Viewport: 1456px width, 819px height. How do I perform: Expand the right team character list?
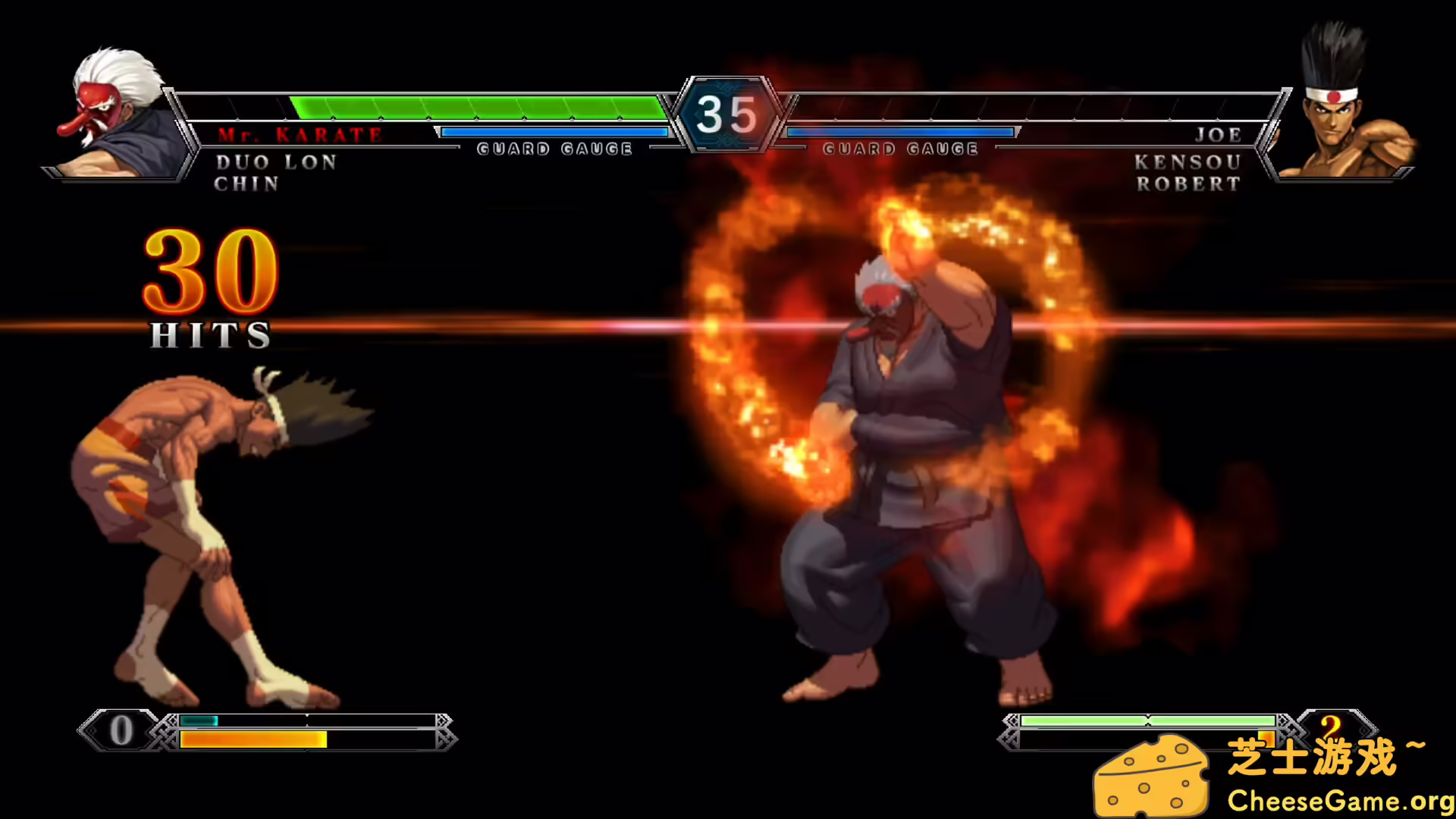(x=1187, y=172)
